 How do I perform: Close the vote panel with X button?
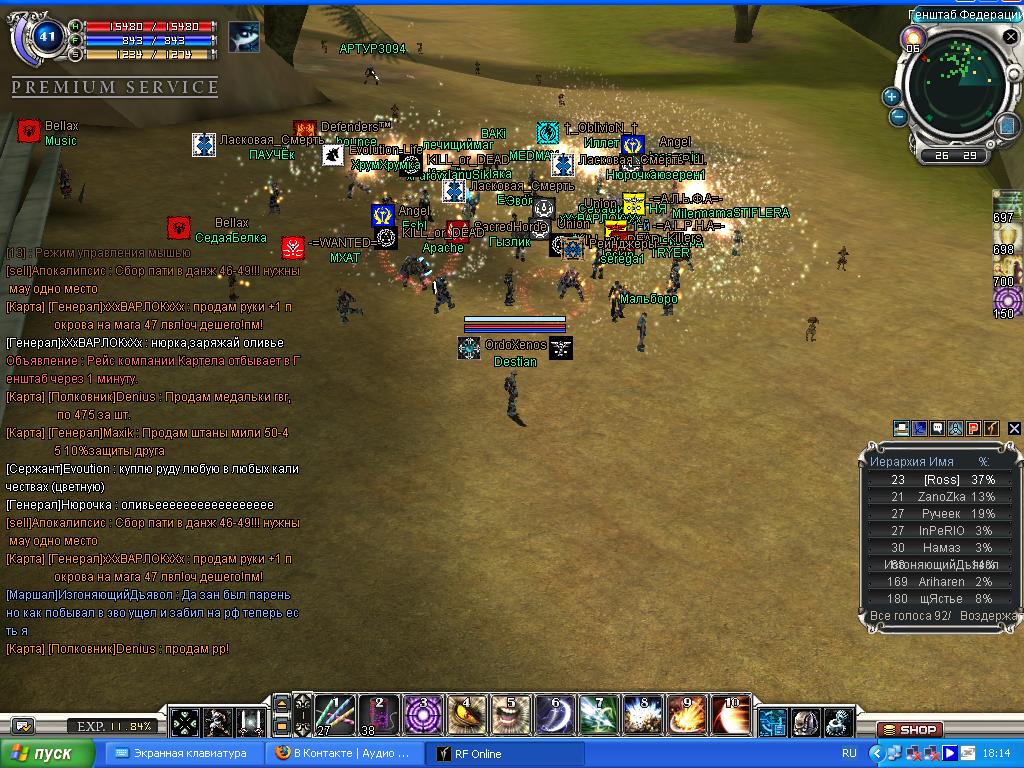tap(1014, 429)
